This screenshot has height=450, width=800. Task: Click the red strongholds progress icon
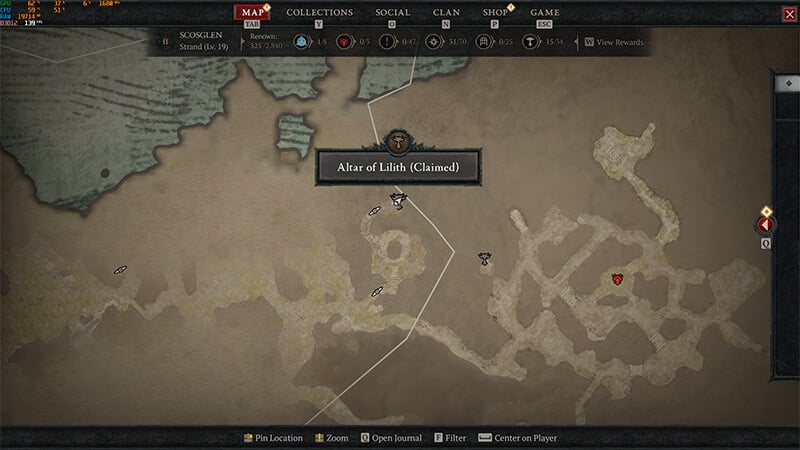(342, 42)
